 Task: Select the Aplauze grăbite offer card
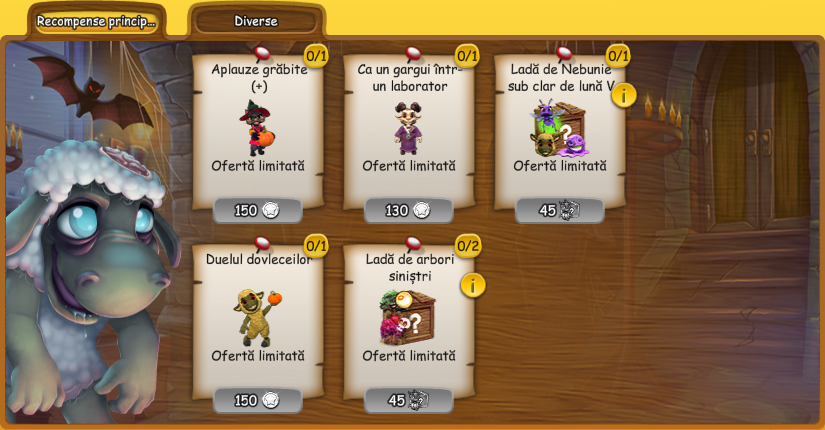(258, 125)
